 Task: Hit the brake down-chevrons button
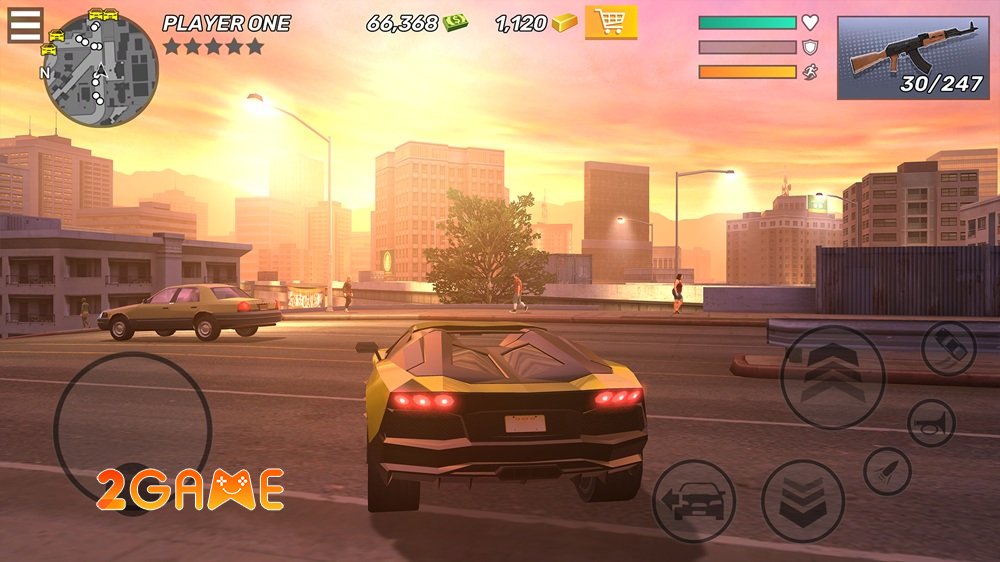tap(803, 501)
